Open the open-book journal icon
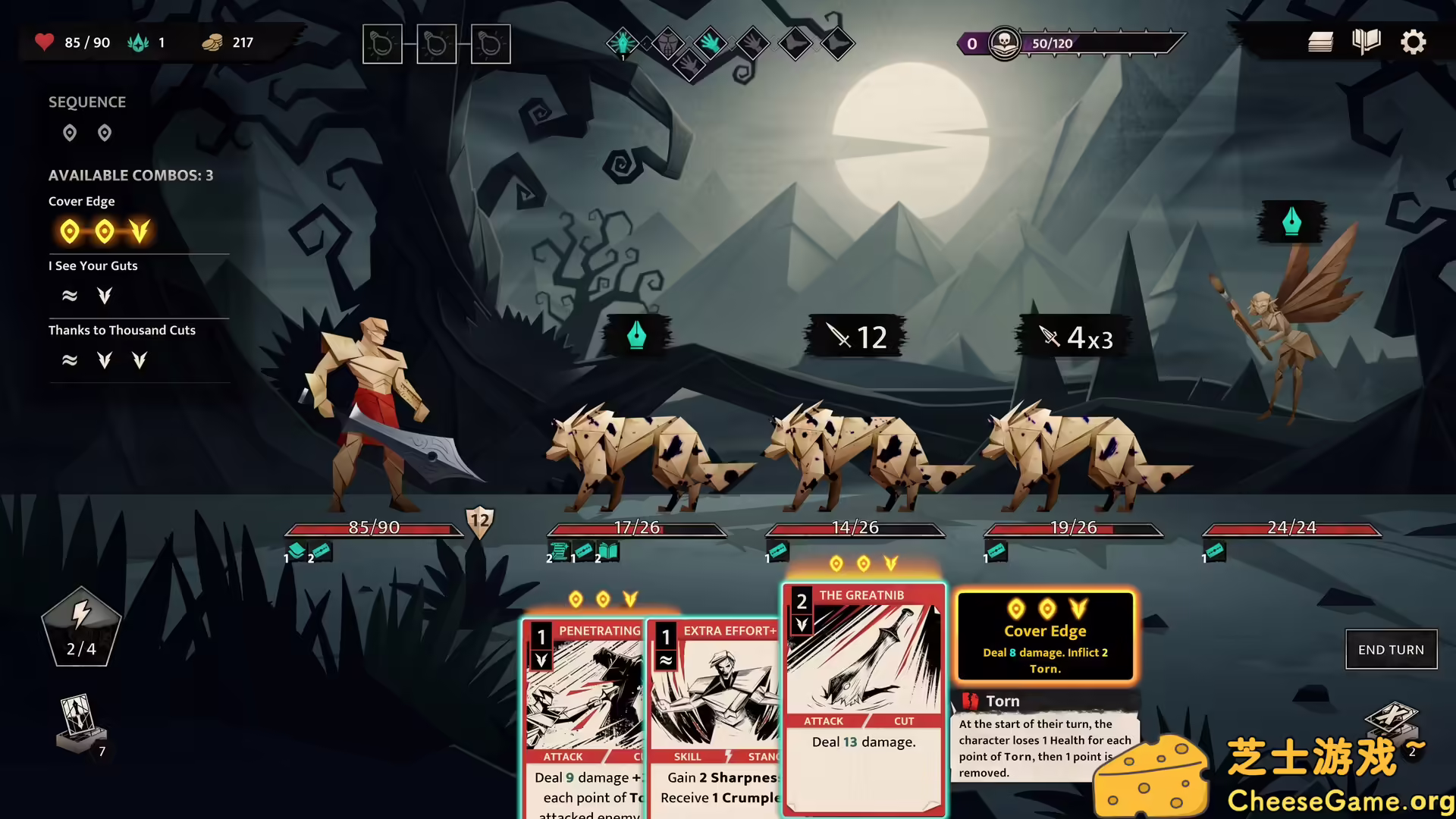The height and width of the screenshot is (819, 1456). [x=1366, y=42]
